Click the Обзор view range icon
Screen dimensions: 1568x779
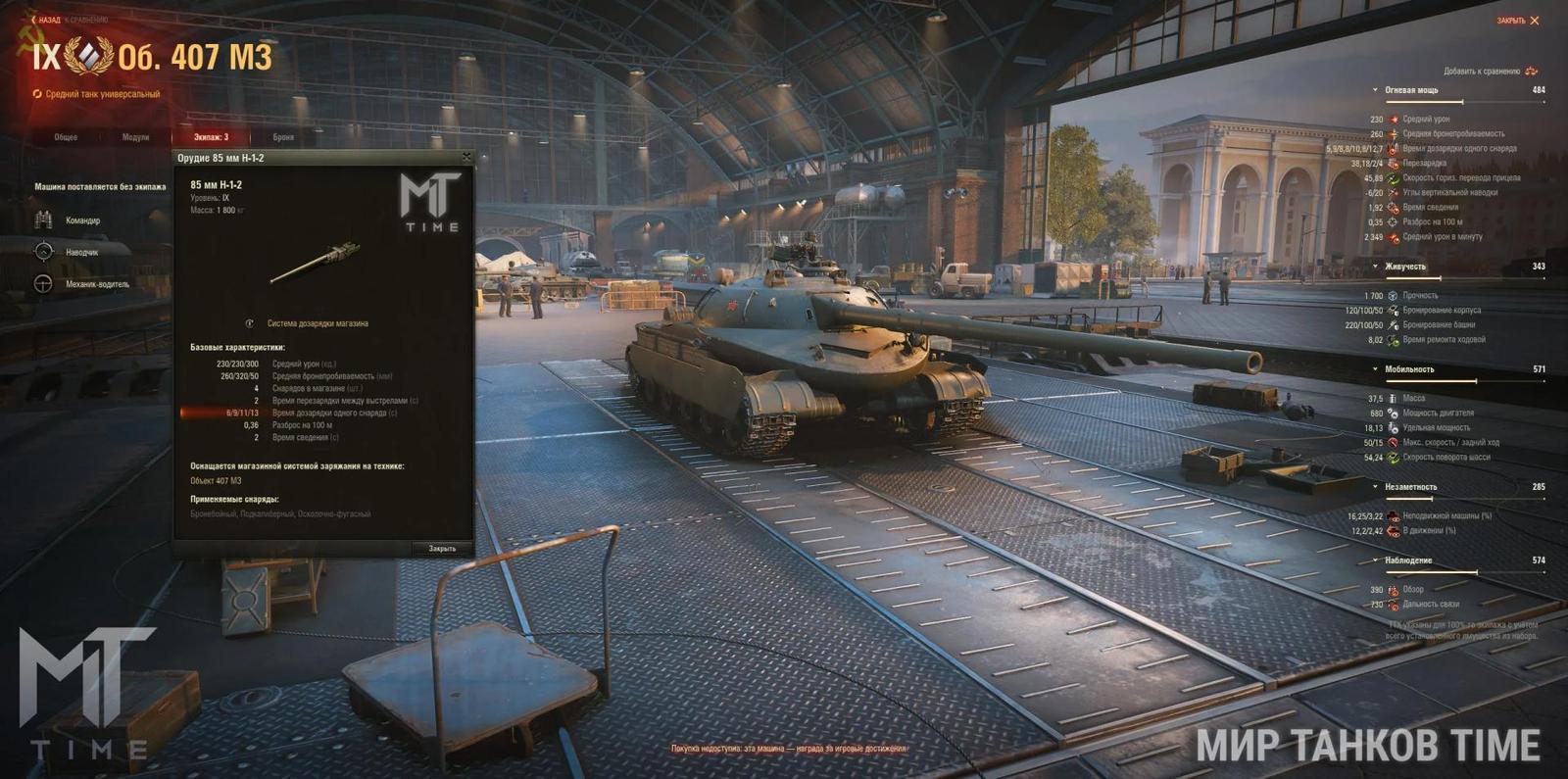pyautogui.click(x=1393, y=590)
